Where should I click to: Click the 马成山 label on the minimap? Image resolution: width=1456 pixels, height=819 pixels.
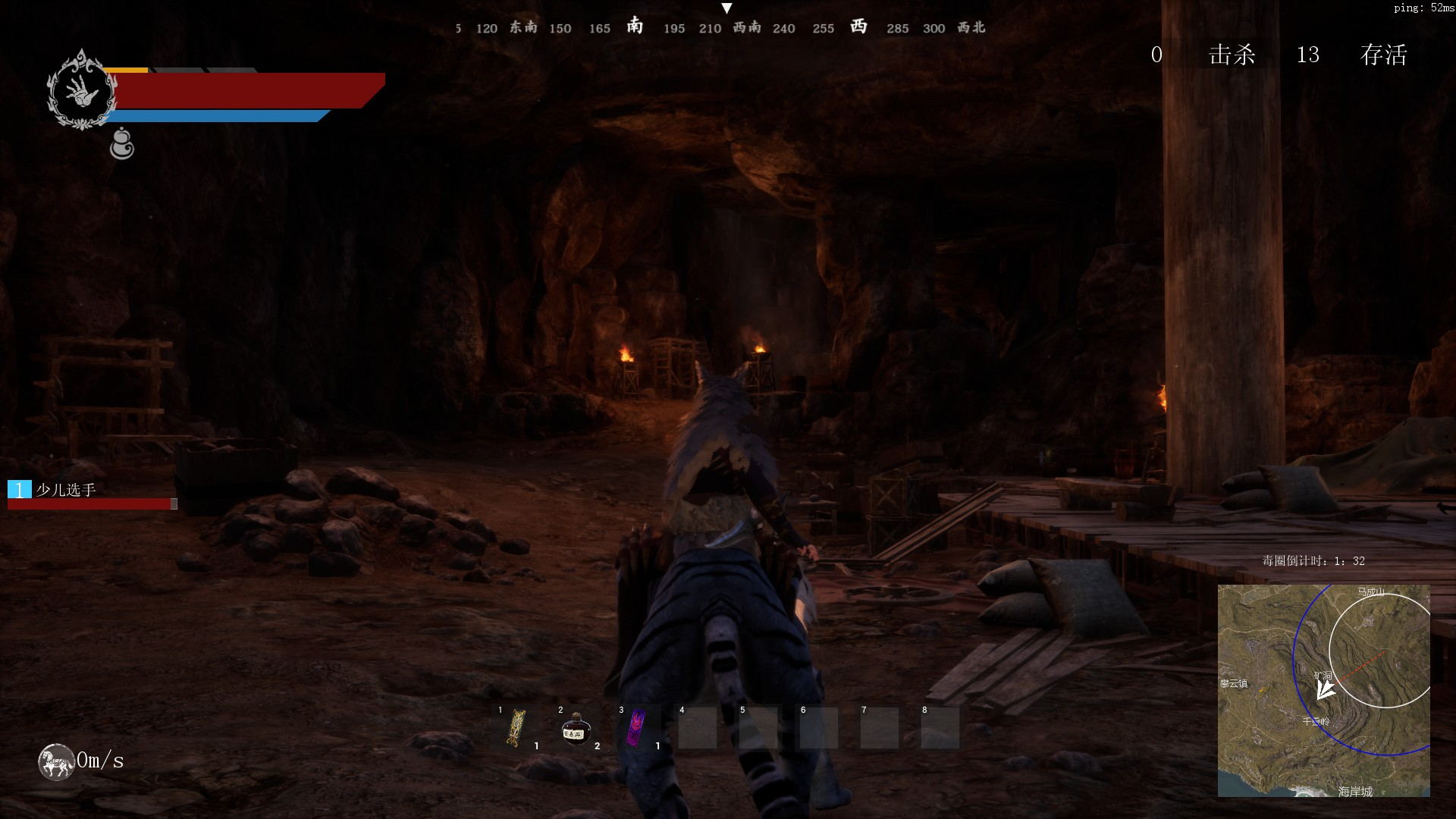[x=1371, y=591]
